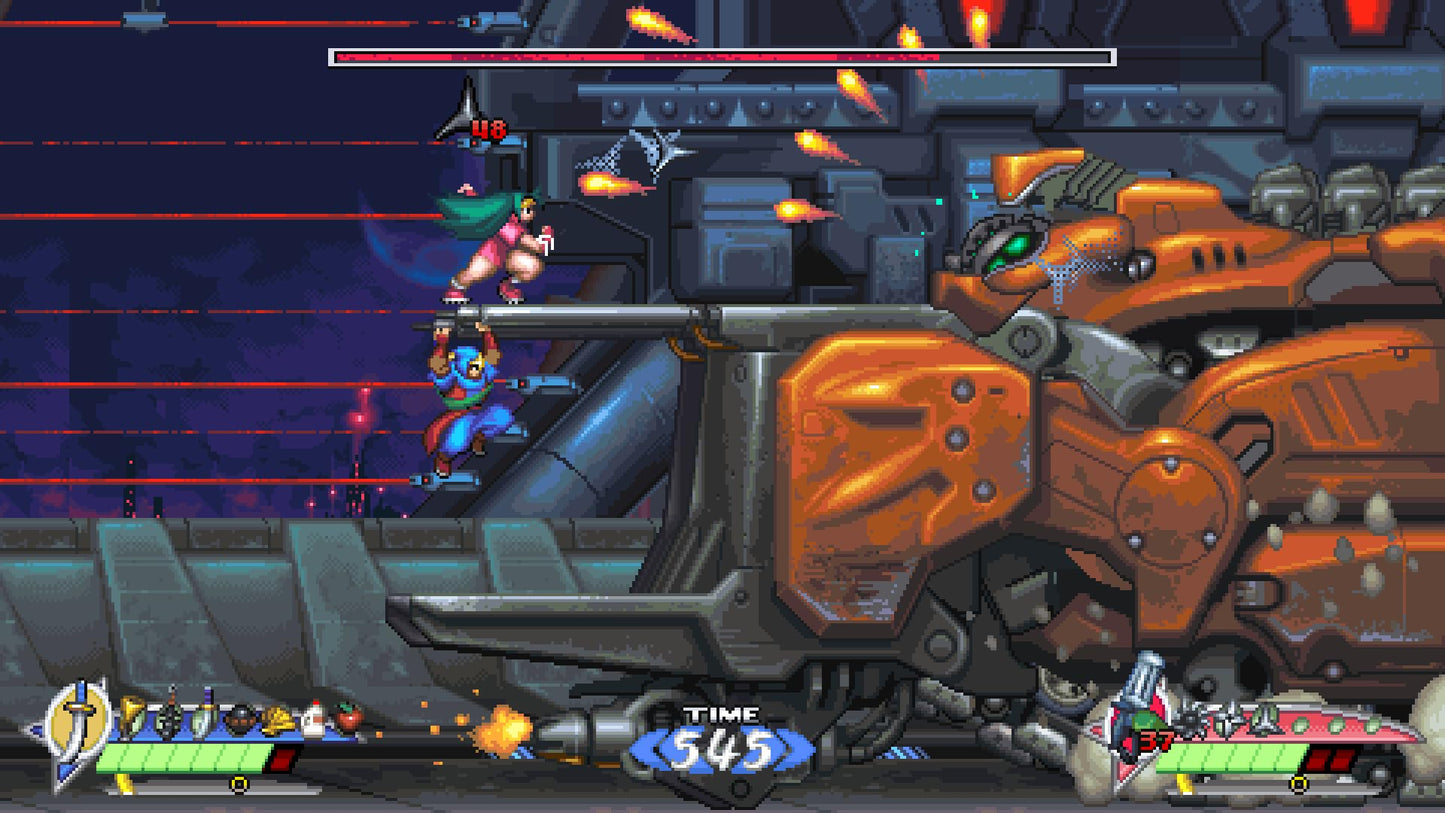Toggle the yellow ring marker under player one's bar
The width and height of the screenshot is (1445, 813).
[239, 783]
